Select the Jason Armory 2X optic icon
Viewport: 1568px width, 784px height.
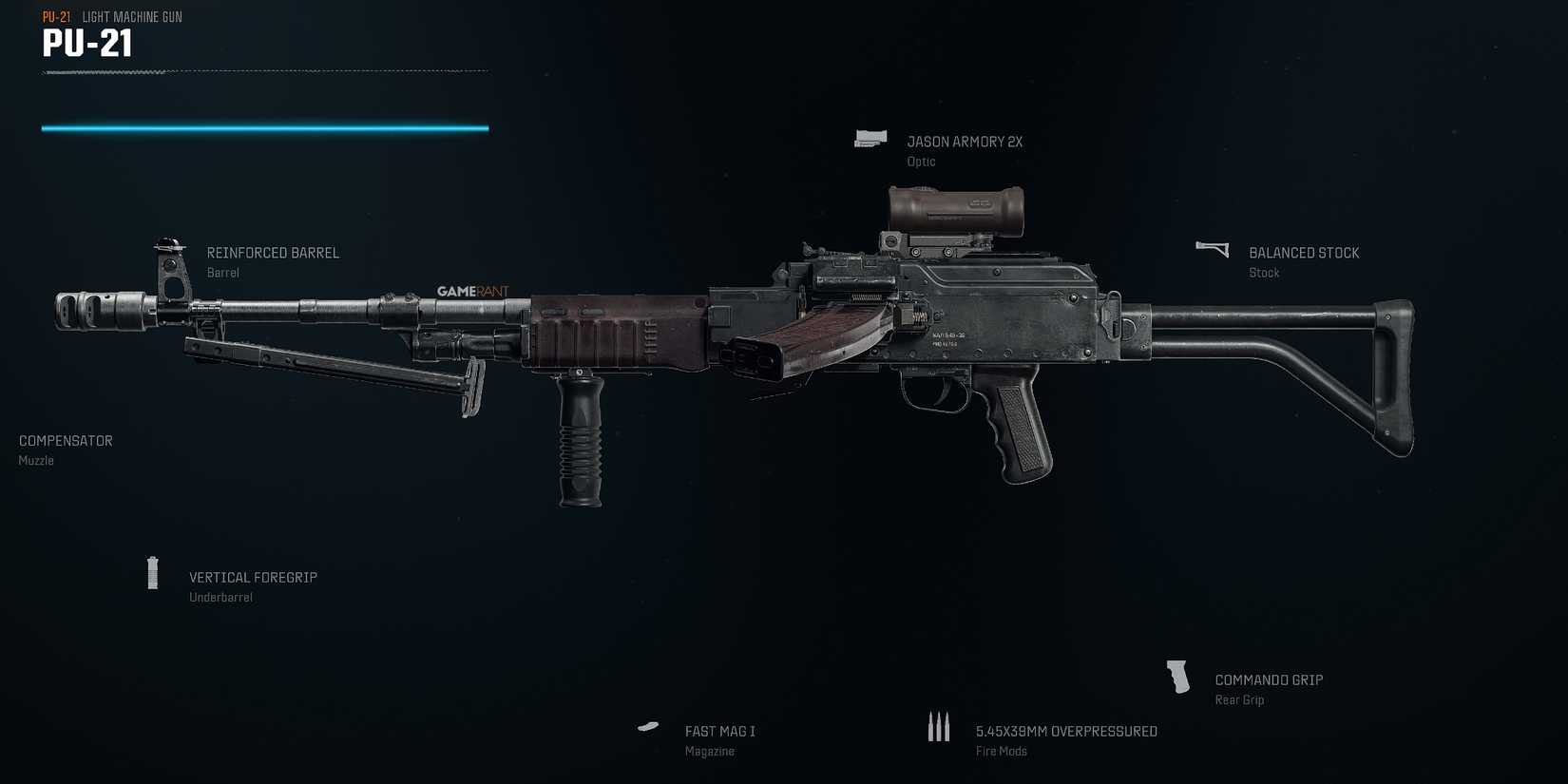[x=870, y=139]
